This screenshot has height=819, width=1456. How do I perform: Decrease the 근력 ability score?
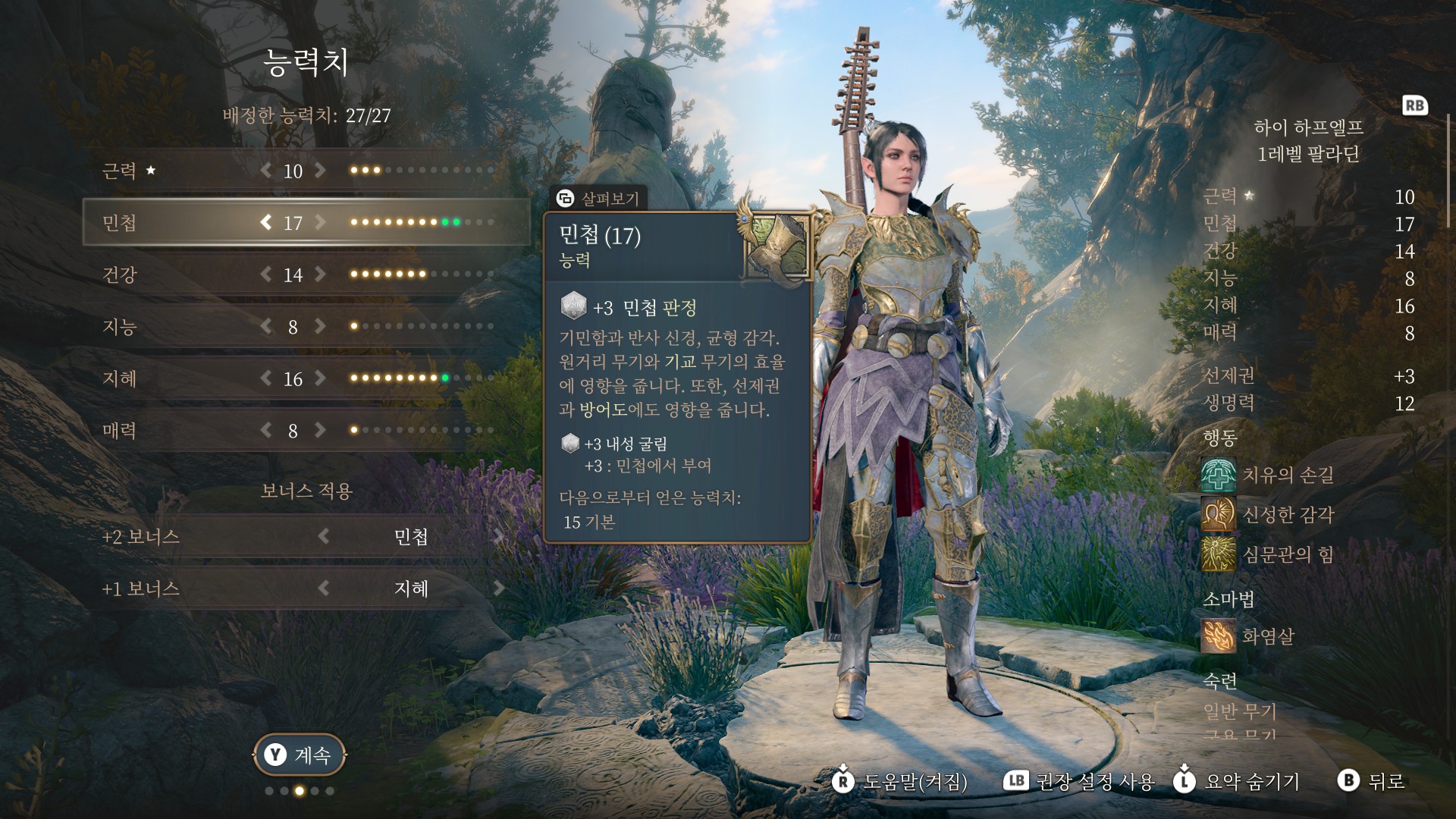[x=265, y=171]
